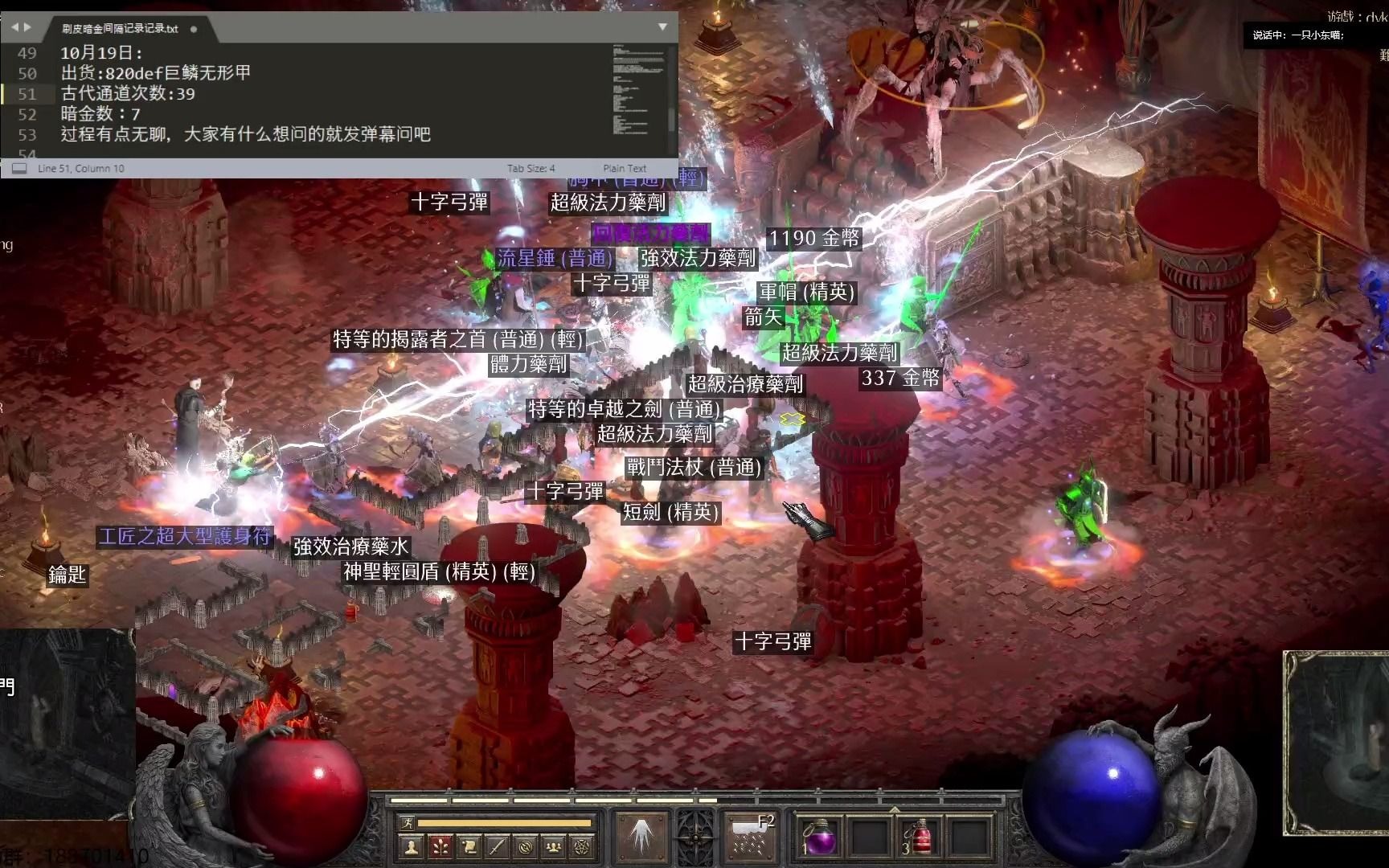Open the party screen icon
The height and width of the screenshot is (868, 1389).
[555, 845]
